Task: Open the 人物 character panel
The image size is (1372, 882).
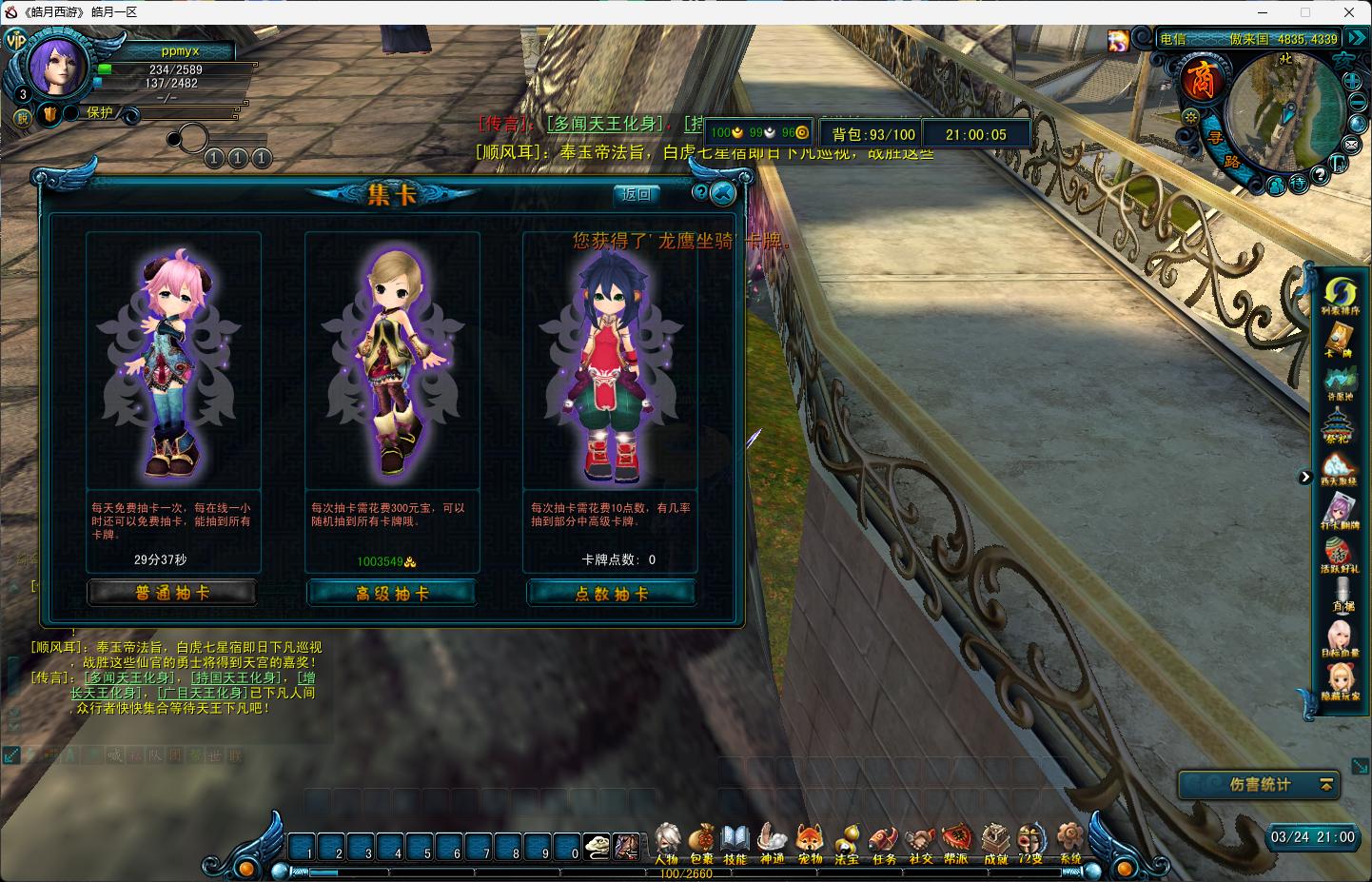Action: 666,843
